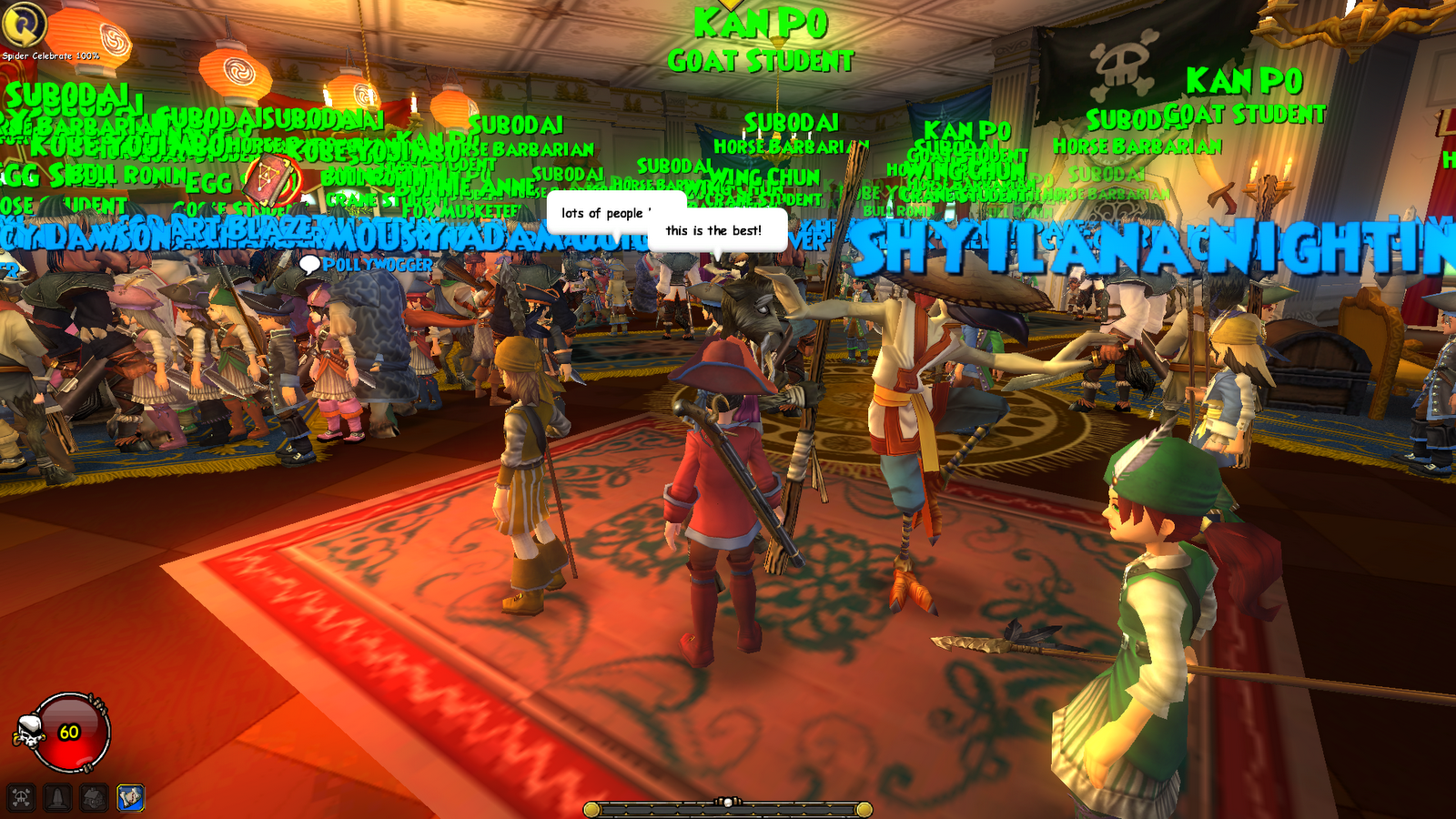Click Pollywogger's white speech bubble icon
This screenshot has width=1456, height=819.
click(x=309, y=265)
